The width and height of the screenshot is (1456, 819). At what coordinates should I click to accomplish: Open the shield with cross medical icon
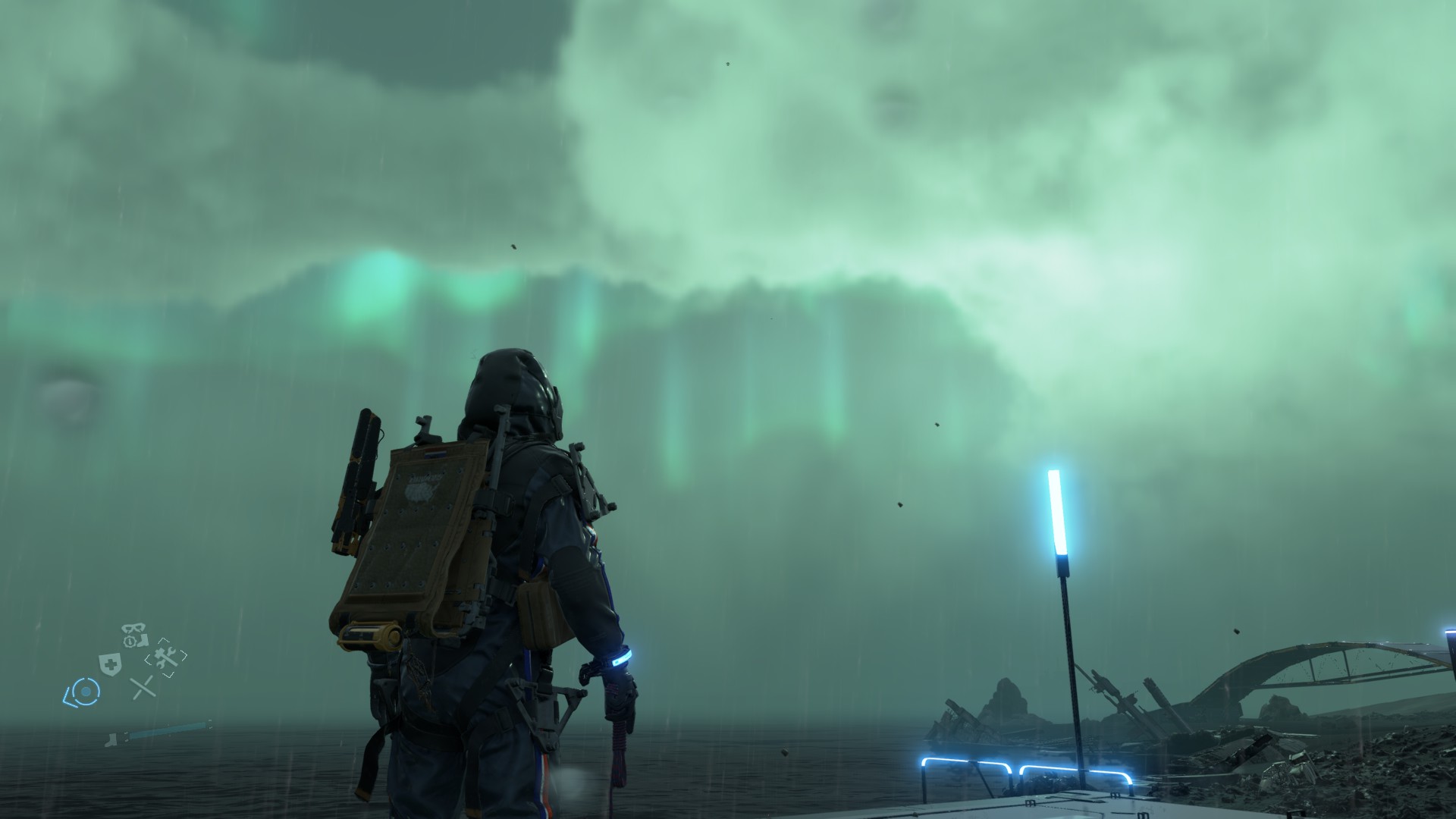click(x=111, y=663)
